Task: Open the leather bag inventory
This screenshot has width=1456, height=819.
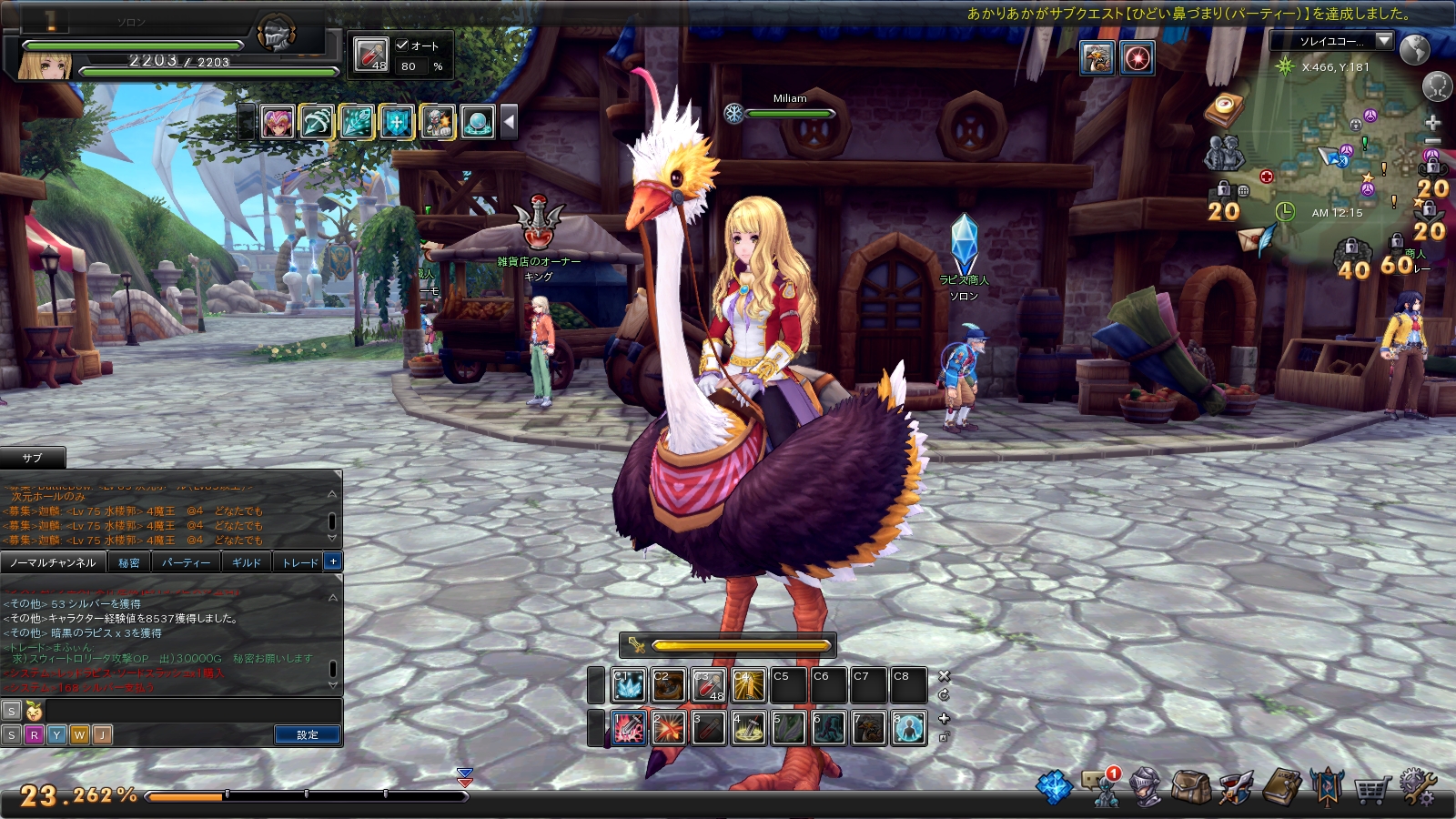Action: [x=1190, y=787]
